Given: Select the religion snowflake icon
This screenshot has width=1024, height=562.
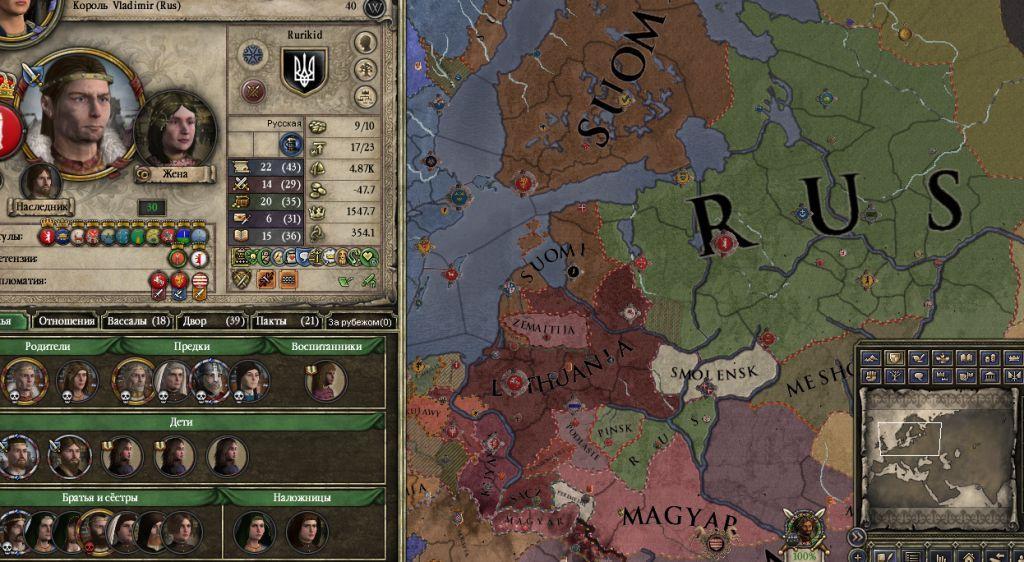Looking at the screenshot, I should pyautogui.click(x=253, y=55).
